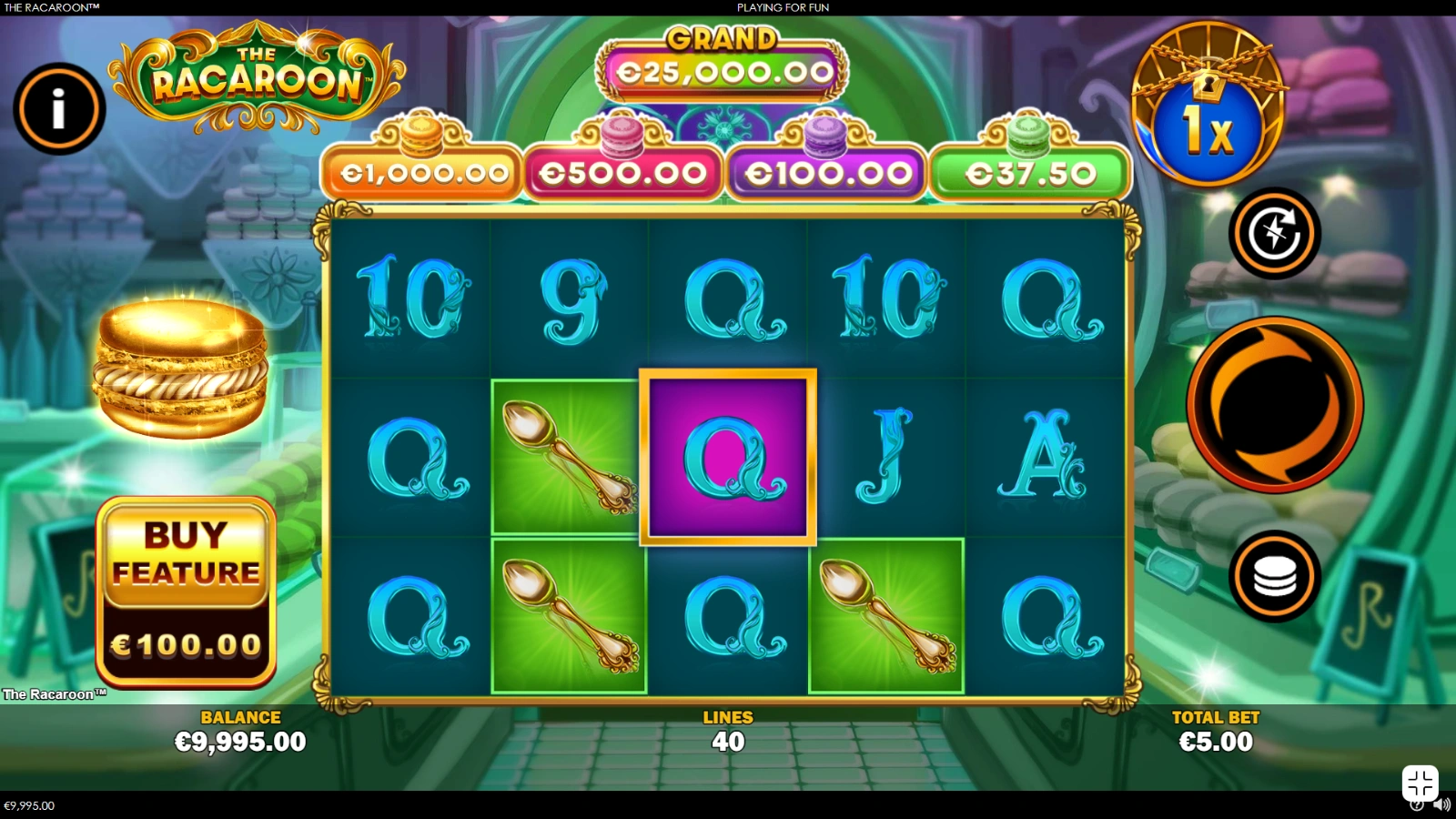This screenshot has height=819, width=1456.
Task: Buy the feature for €100.00
Action: tap(186, 591)
